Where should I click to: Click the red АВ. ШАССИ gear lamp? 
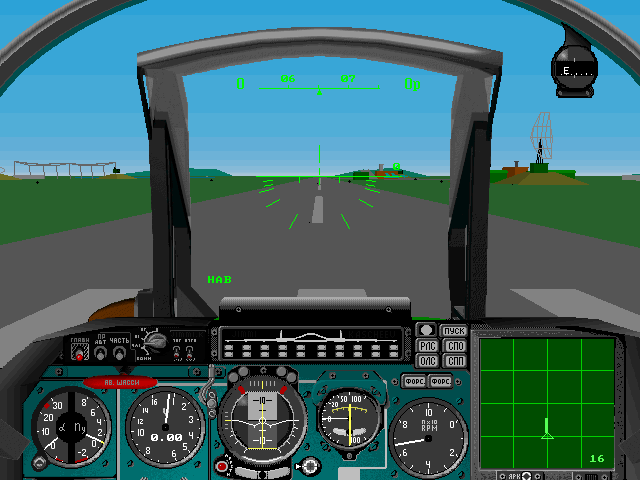coord(120,381)
